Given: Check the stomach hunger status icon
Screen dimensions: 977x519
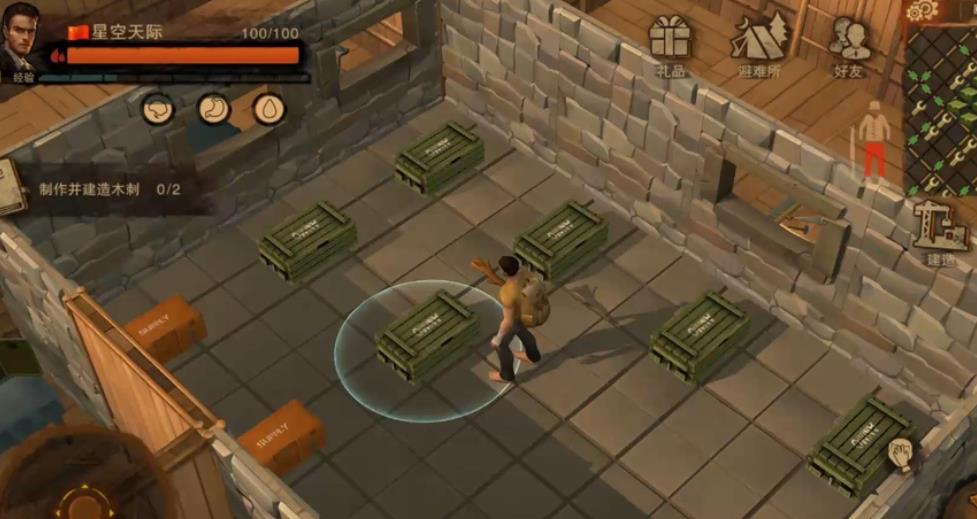Looking at the screenshot, I should coord(213,108).
